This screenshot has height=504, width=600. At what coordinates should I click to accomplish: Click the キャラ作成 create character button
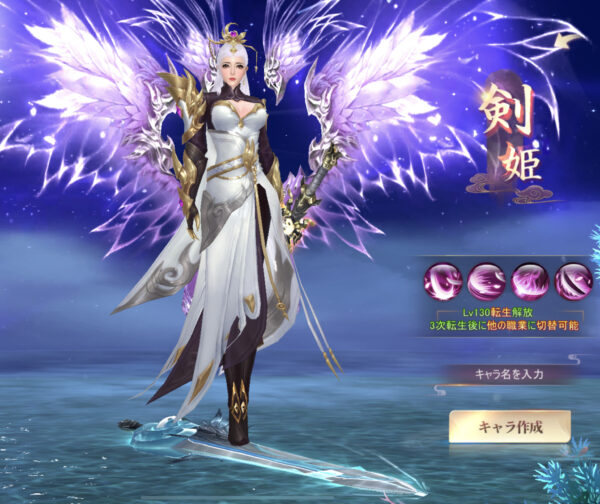tap(509, 427)
